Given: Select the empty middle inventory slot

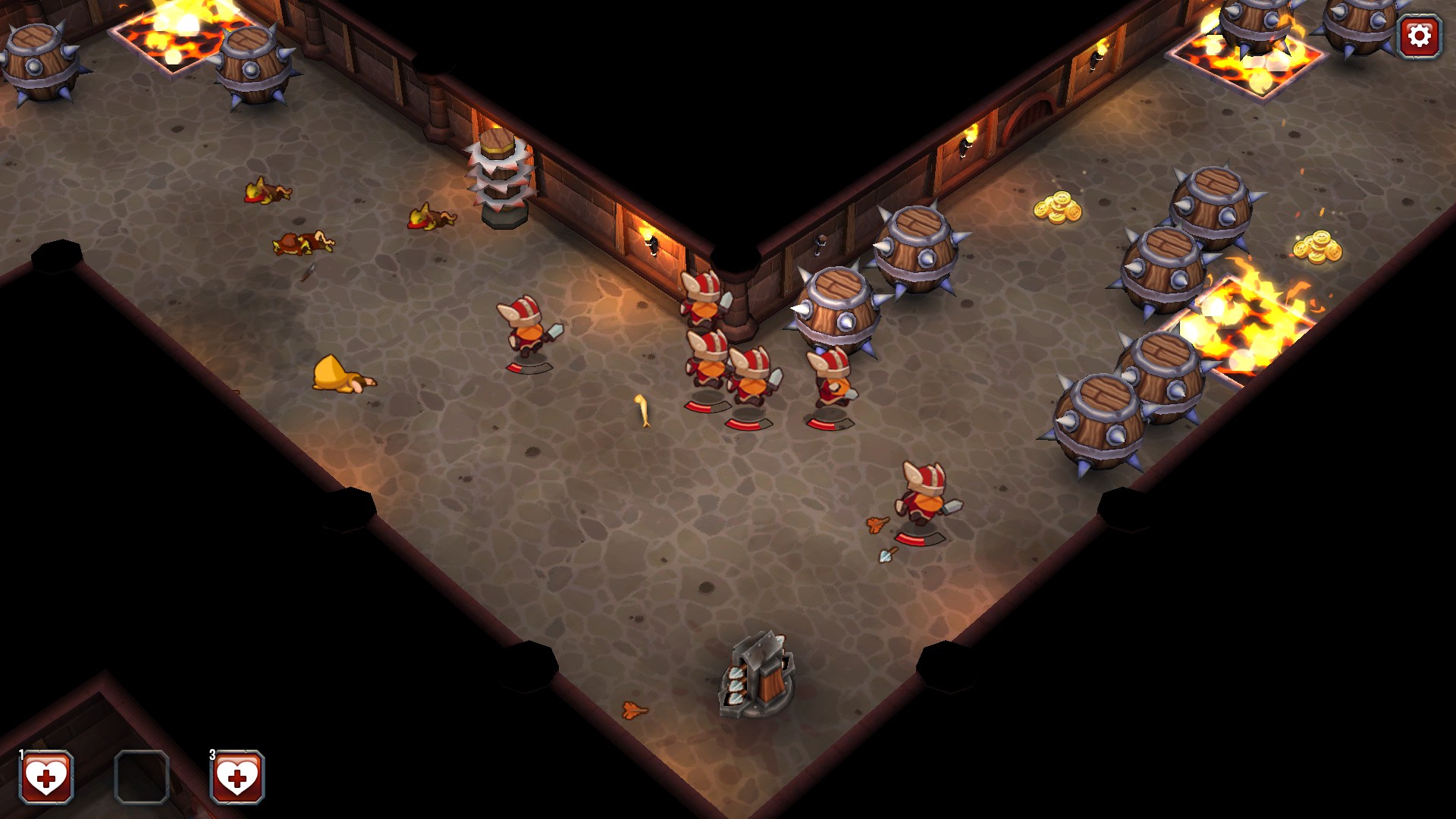Looking at the screenshot, I should click(x=142, y=777).
